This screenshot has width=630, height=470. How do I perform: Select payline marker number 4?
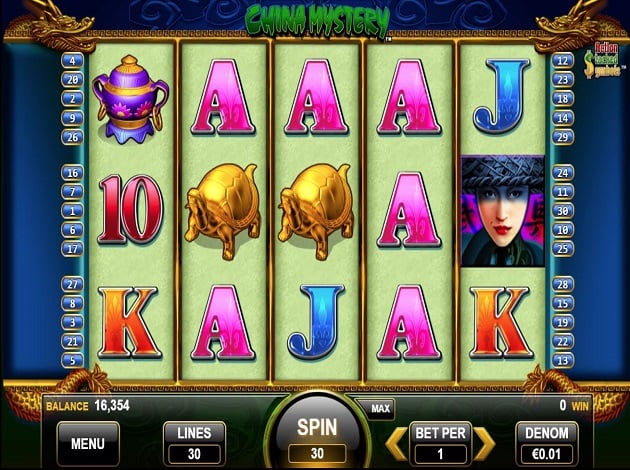(71, 60)
